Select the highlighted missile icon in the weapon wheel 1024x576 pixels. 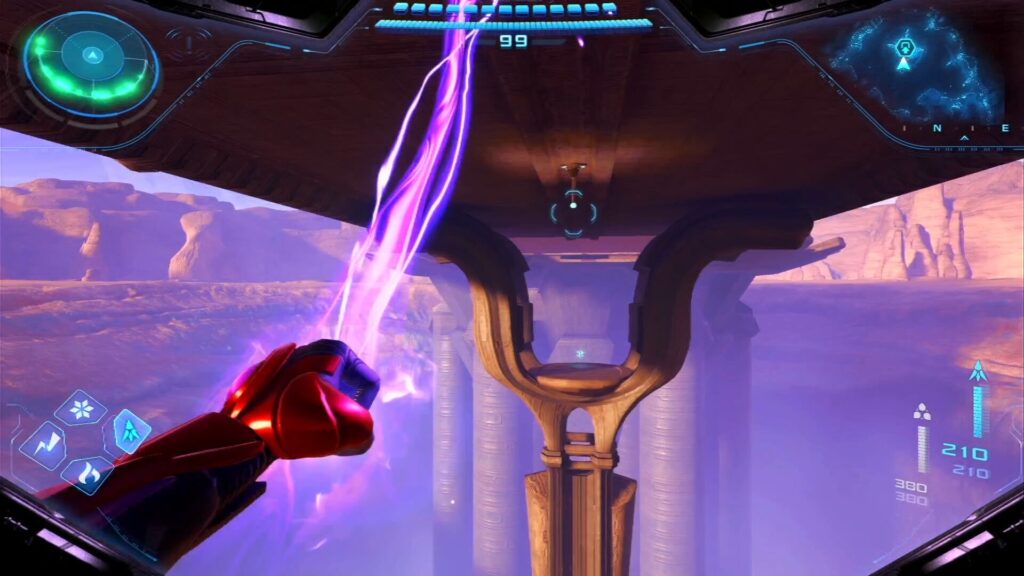click(130, 432)
